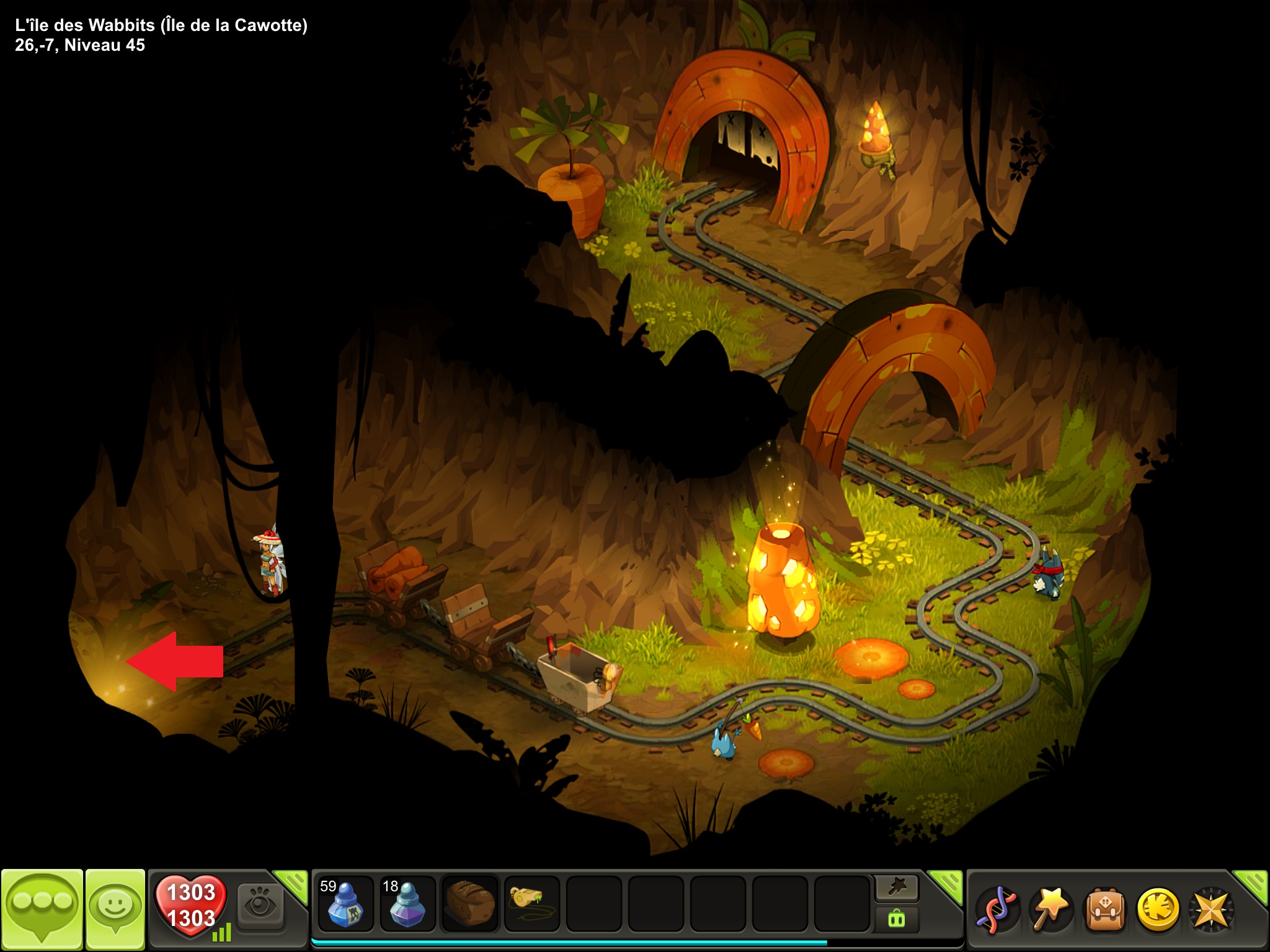Viewport: 1270px width, 952px height.
Task: Use the golden whistle item slot
Action: point(532,904)
